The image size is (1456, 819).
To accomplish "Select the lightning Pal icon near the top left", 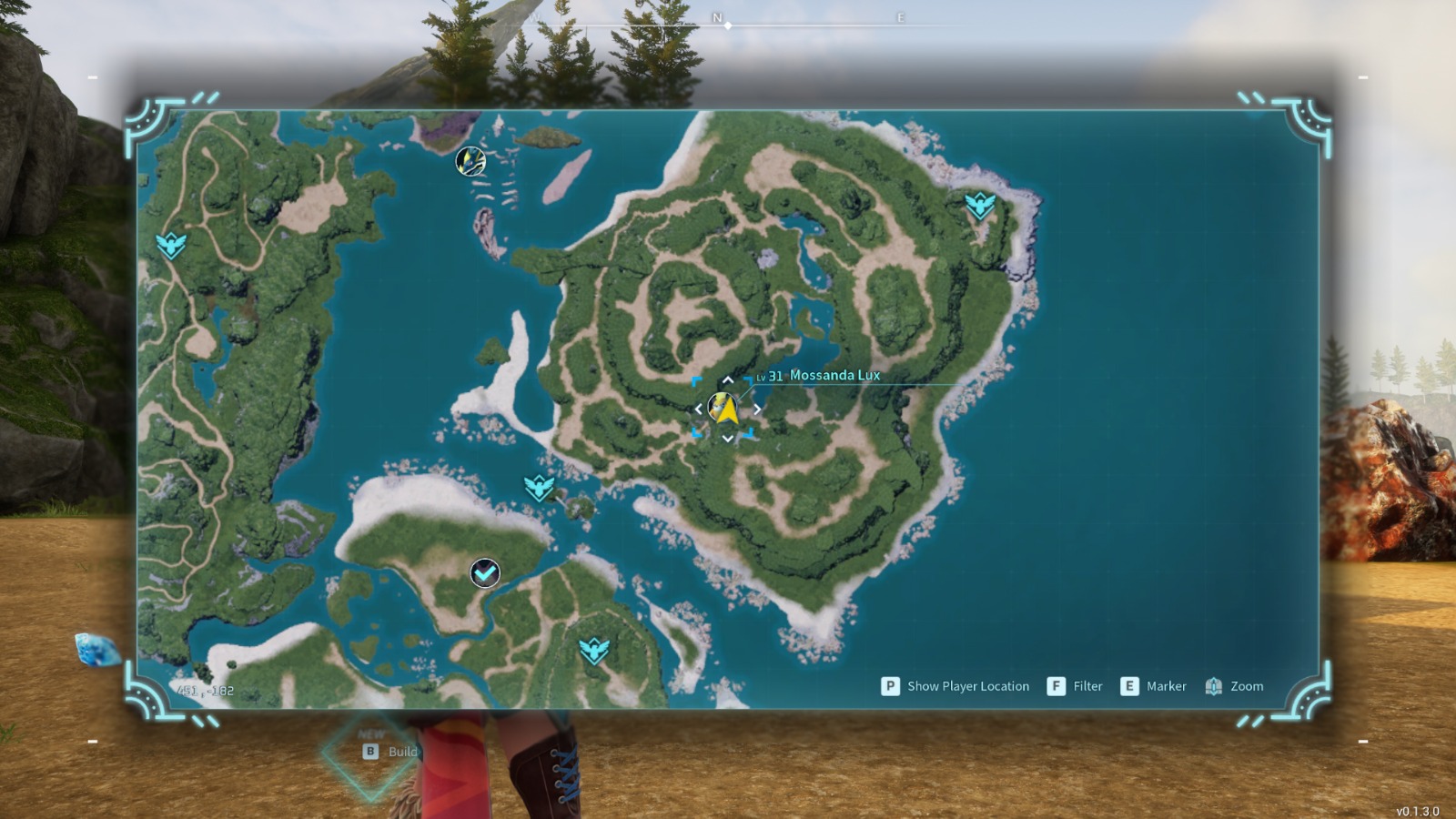I will [x=470, y=161].
